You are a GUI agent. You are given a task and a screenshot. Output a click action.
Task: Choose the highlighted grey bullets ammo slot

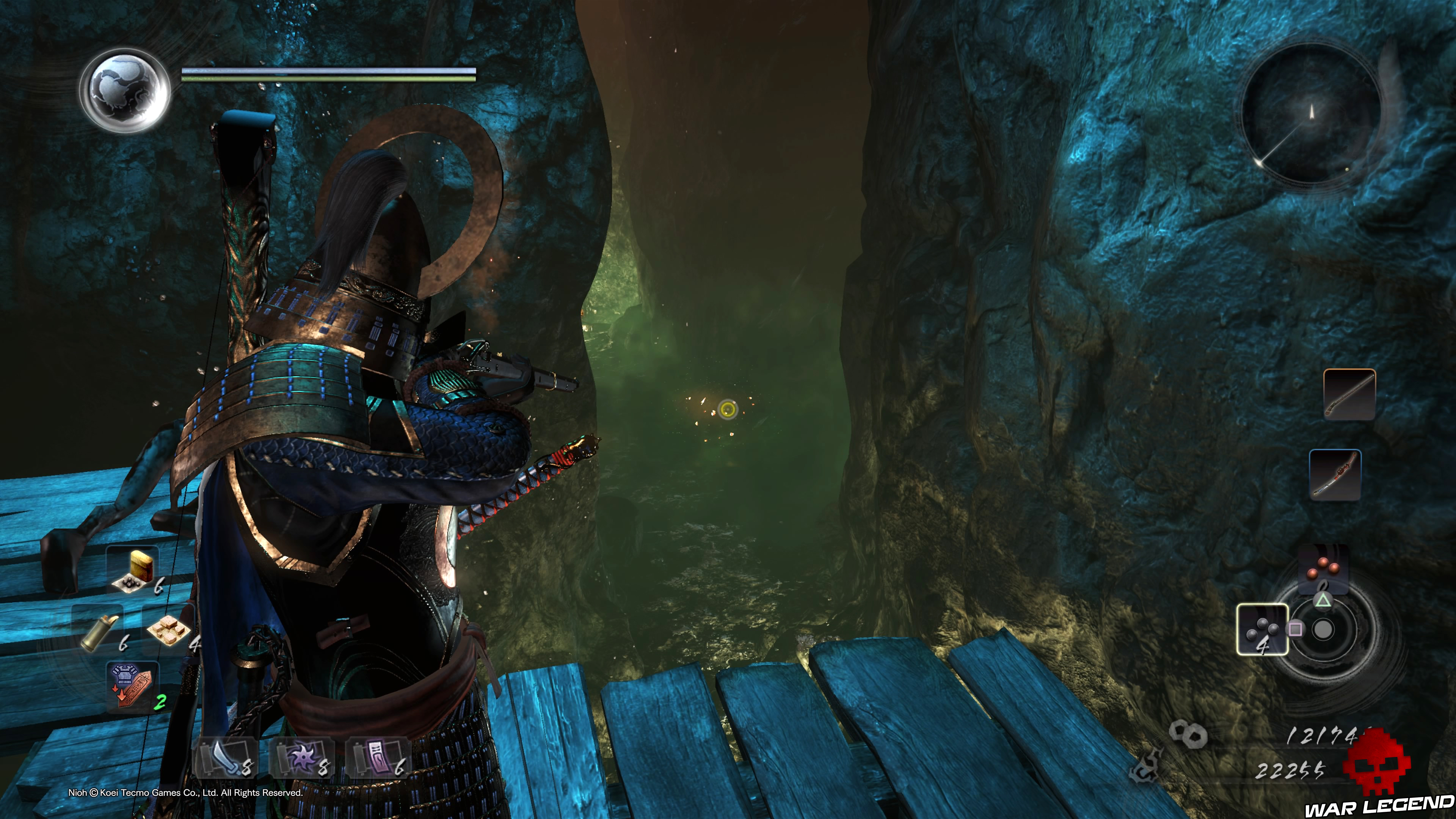(x=1262, y=629)
